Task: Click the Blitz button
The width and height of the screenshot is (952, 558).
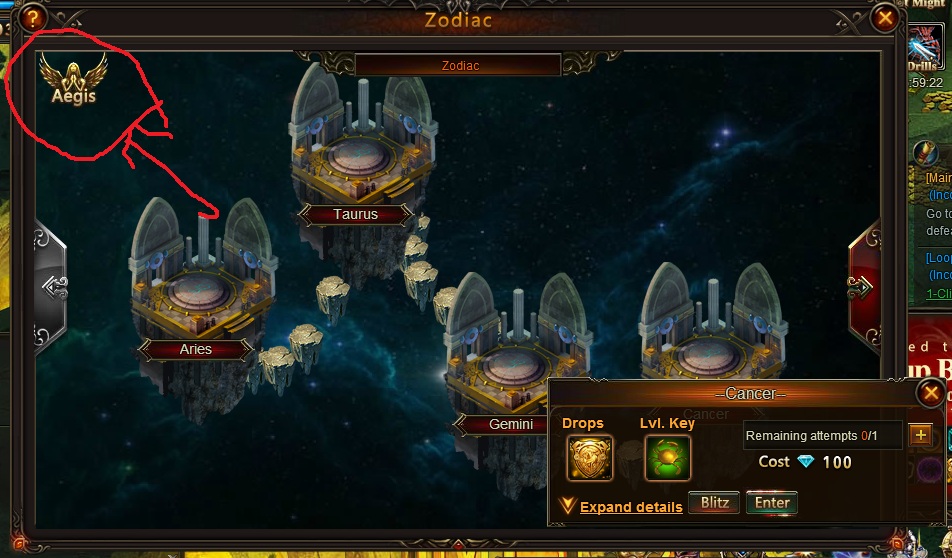Action: (714, 503)
